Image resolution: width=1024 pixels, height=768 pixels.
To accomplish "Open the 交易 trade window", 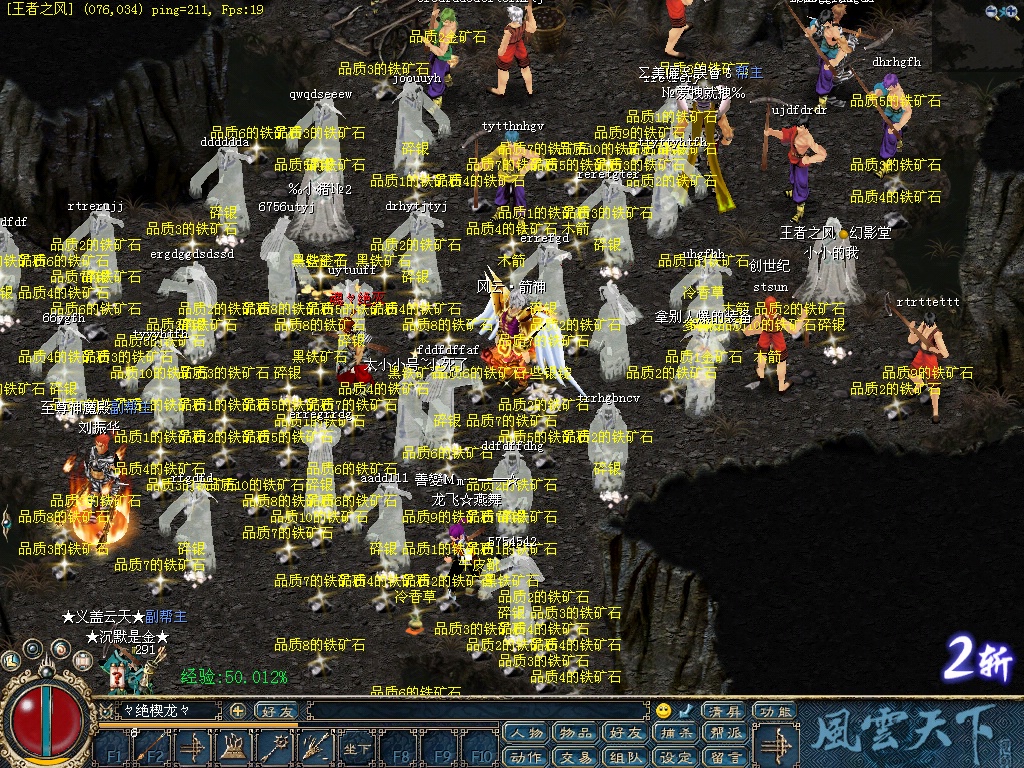I will (575, 757).
